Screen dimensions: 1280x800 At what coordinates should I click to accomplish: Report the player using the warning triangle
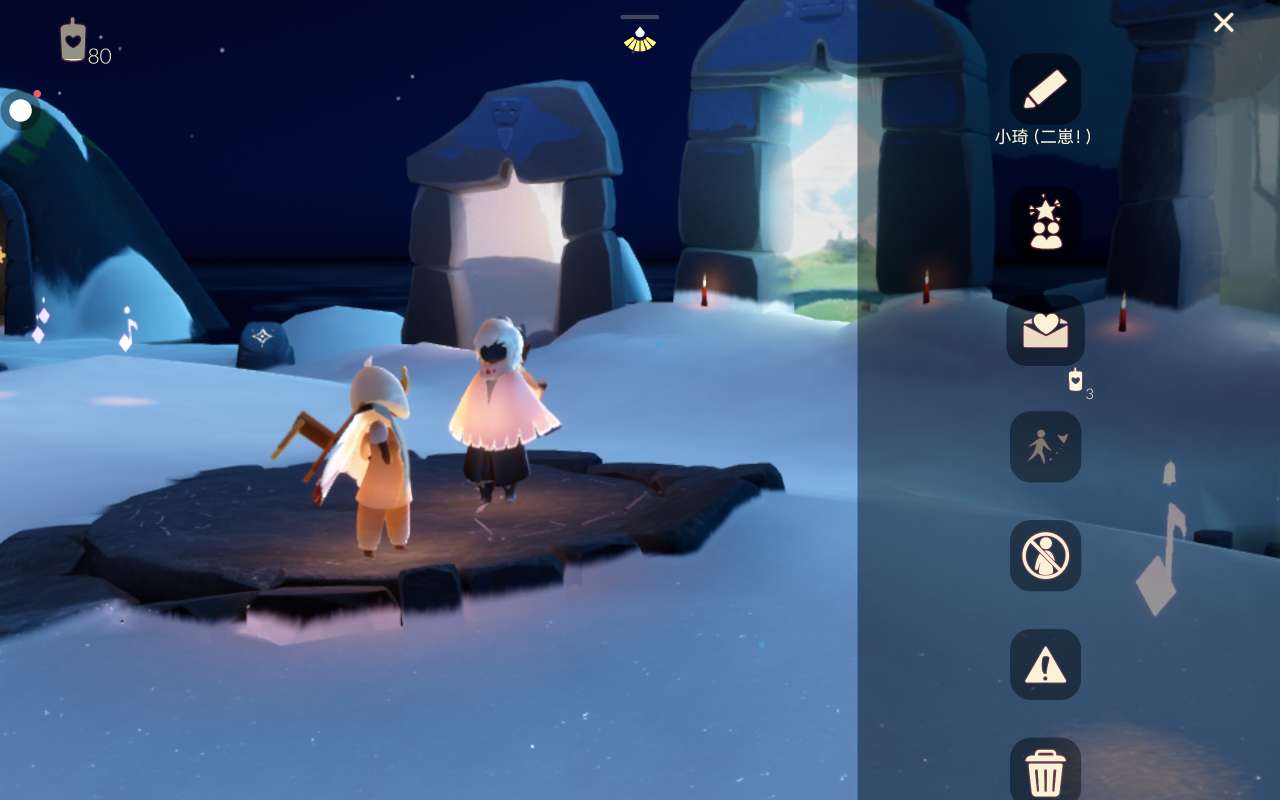click(x=1045, y=664)
